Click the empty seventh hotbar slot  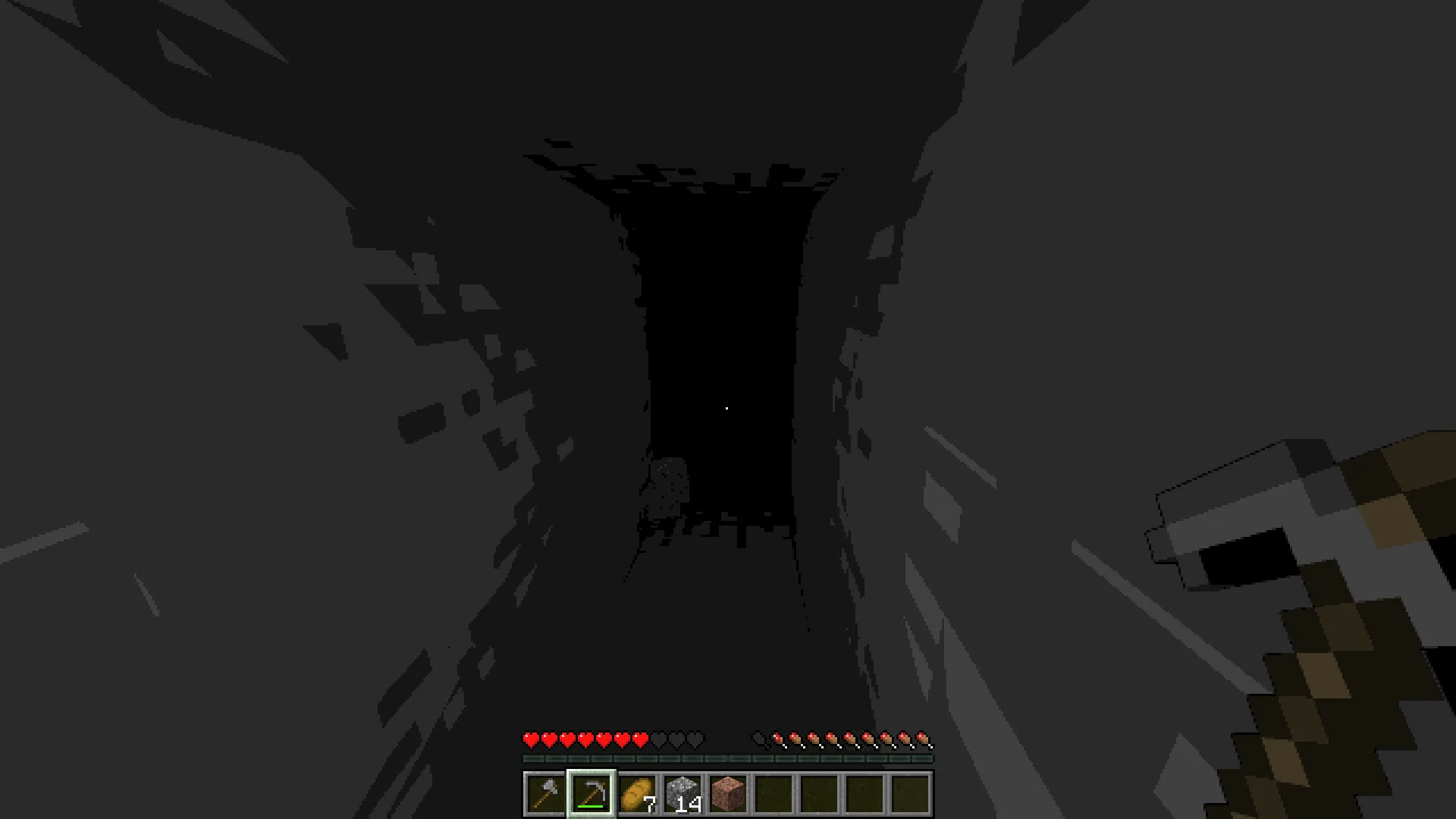point(817,793)
